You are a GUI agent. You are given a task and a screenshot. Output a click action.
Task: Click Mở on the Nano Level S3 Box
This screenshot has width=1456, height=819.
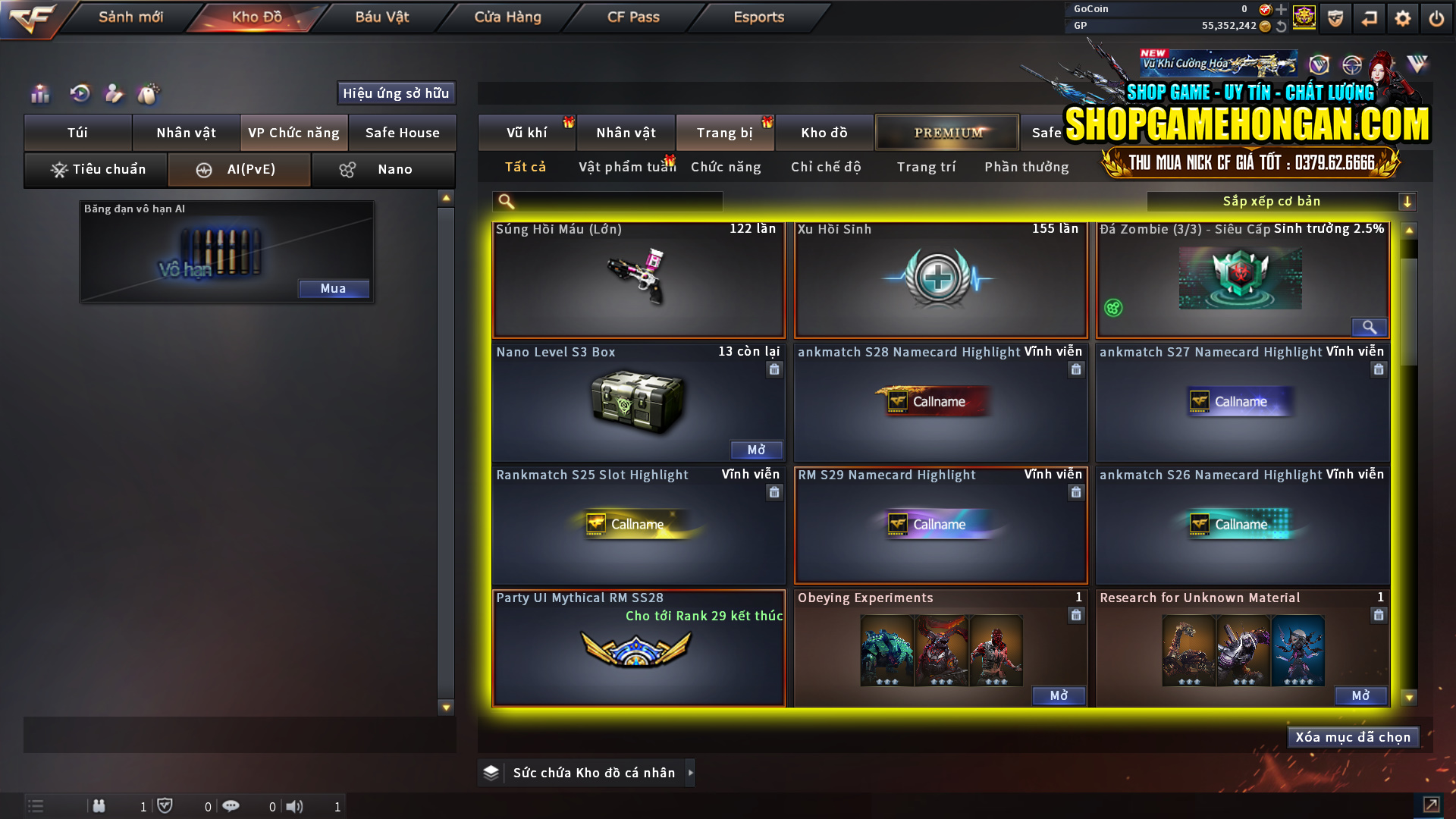(x=755, y=450)
